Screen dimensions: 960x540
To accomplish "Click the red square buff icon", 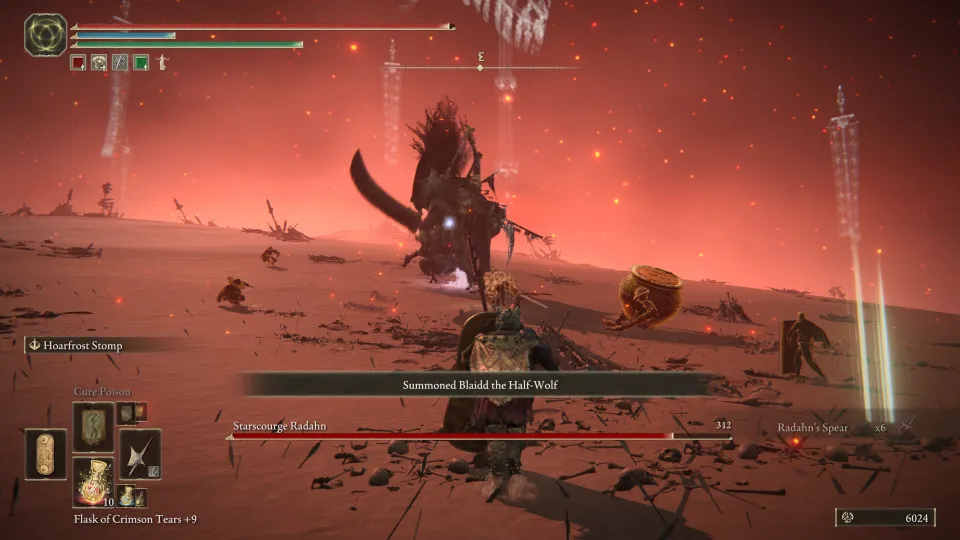I will [78, 62].
